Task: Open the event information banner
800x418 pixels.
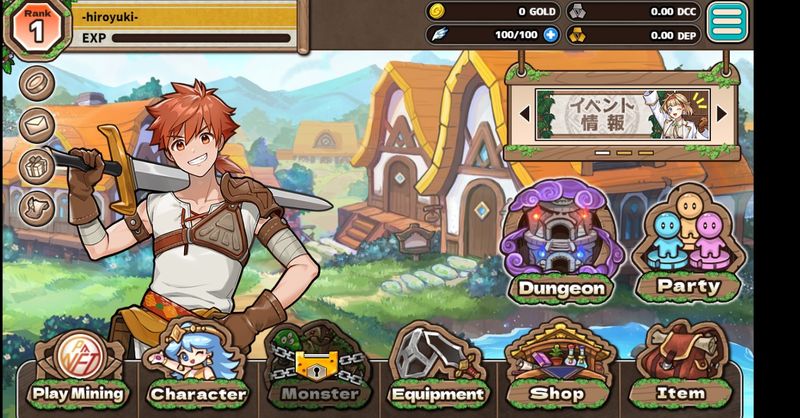Action: [x=622, y=114]
